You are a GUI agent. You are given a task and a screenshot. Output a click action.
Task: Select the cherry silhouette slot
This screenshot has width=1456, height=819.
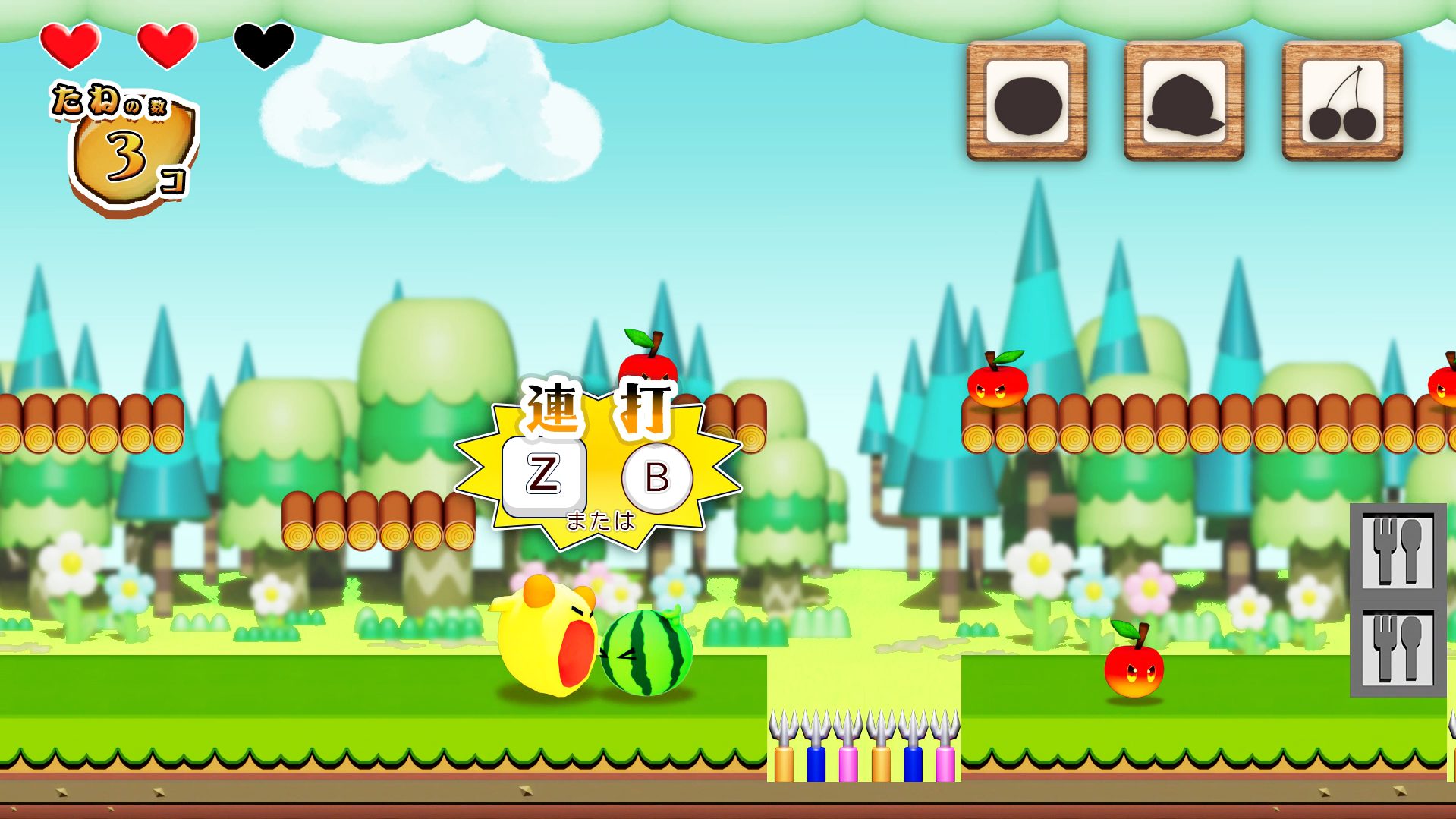click(x=1341, y=102)
